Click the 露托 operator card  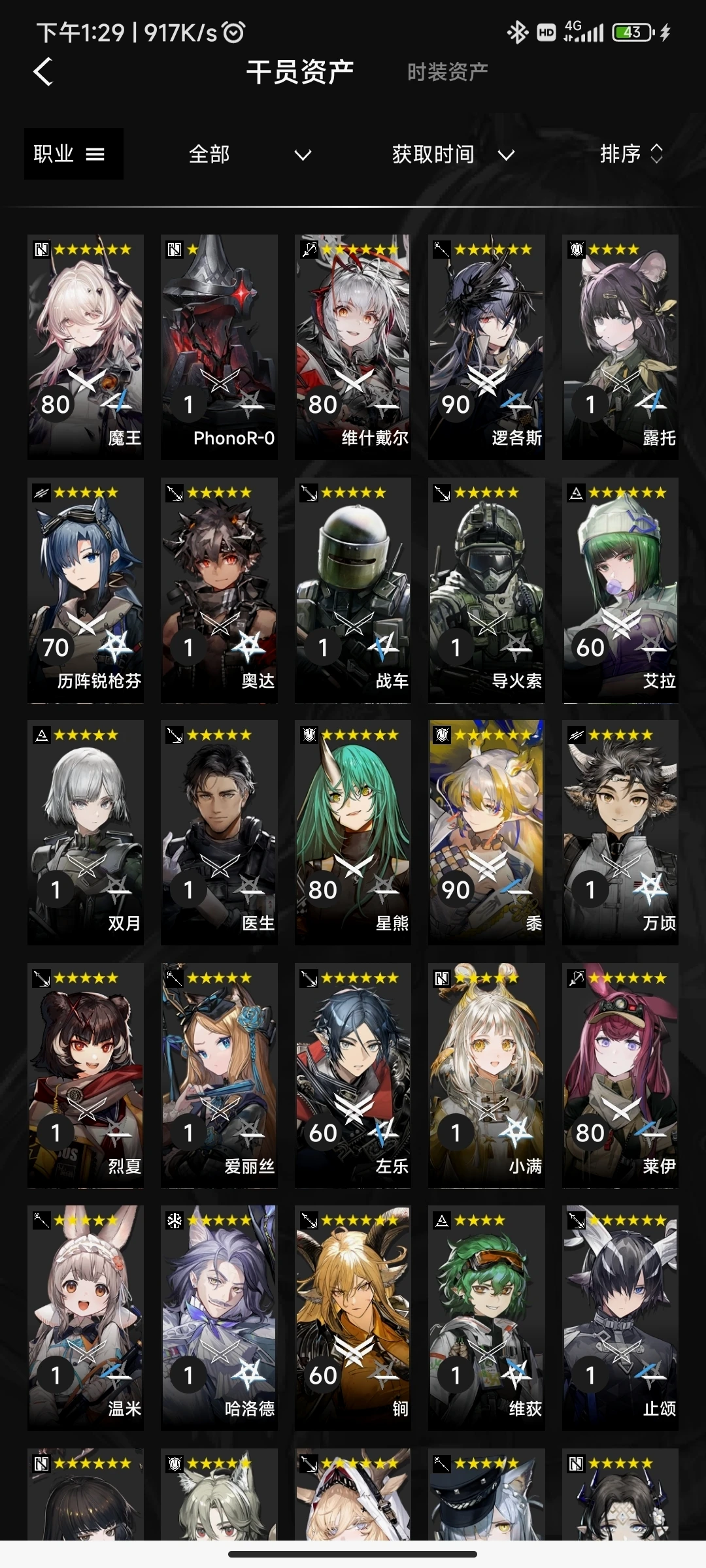click(620, 346)
